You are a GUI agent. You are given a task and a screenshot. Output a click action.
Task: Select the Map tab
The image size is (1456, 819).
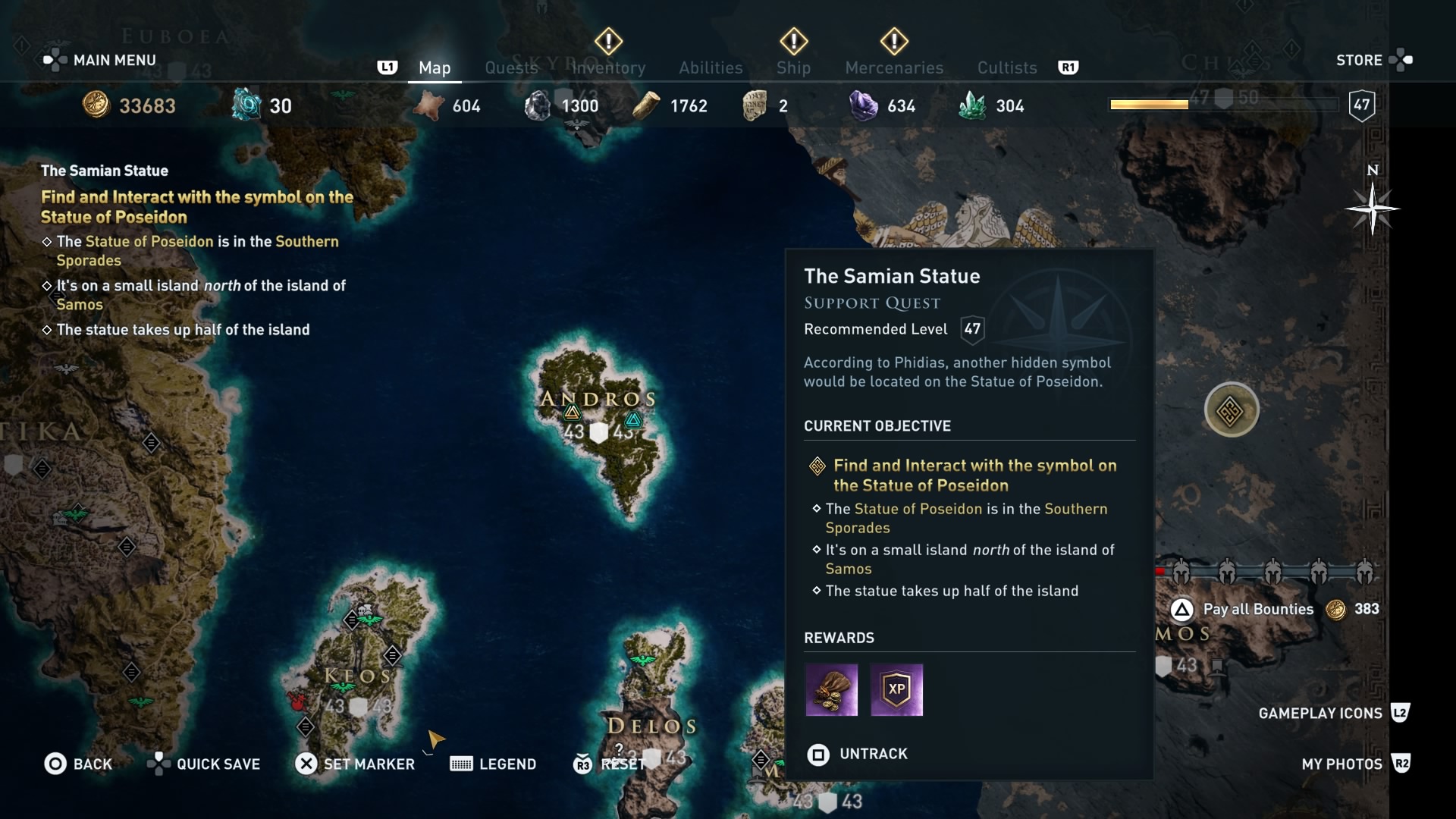(435, 67)
